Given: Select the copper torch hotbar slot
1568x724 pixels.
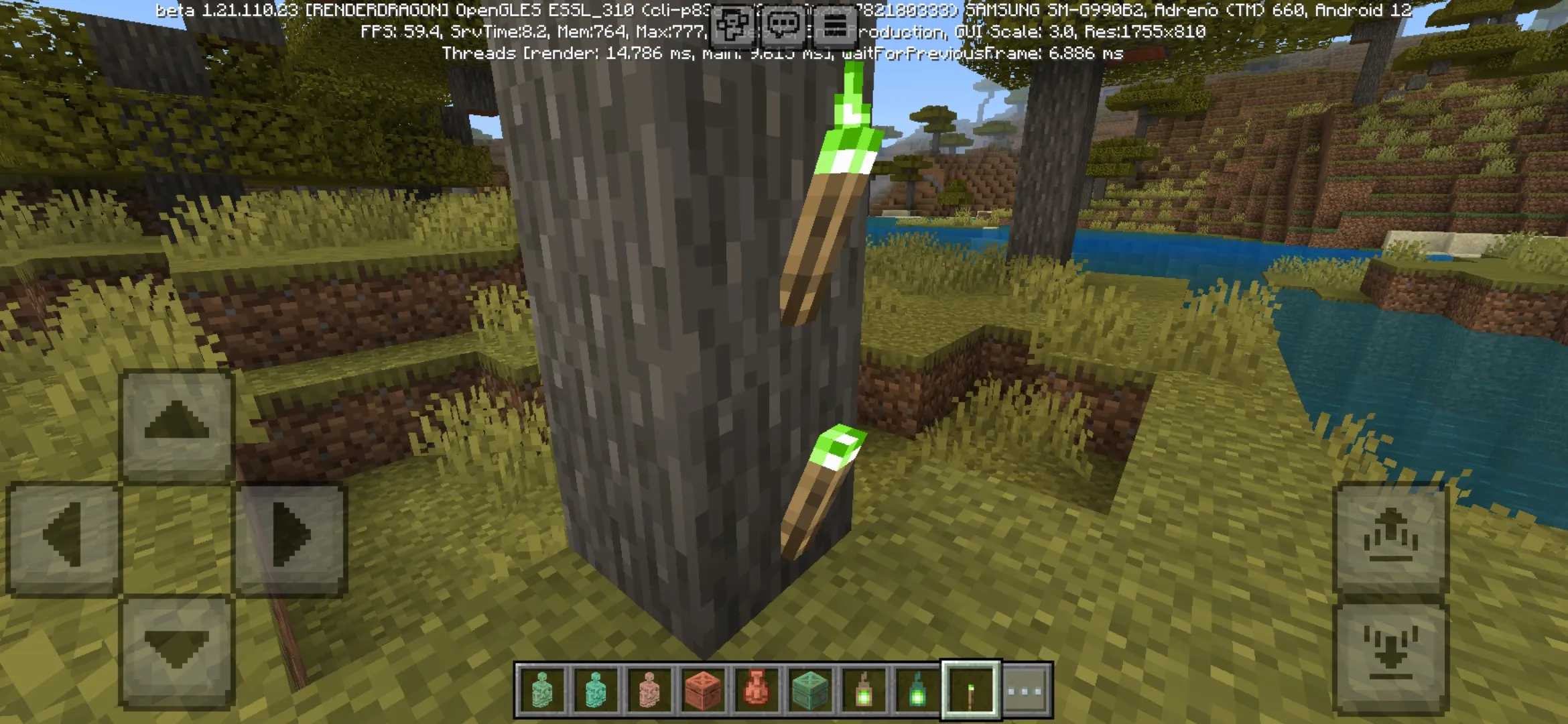Looking at the screenshot, I should coord(971,690).
